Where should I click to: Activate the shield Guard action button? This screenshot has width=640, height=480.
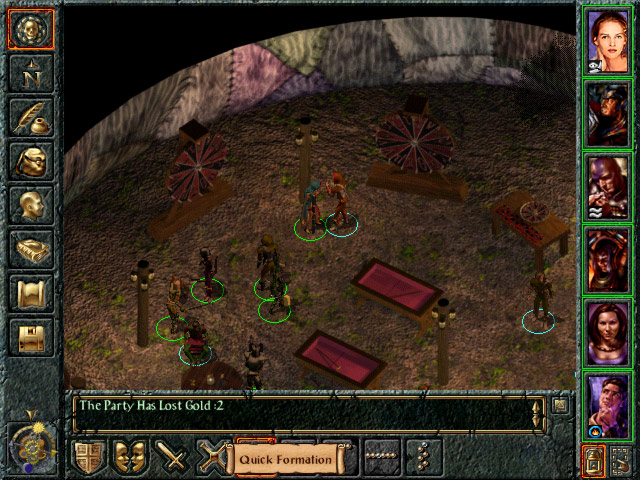pos(90,458)
